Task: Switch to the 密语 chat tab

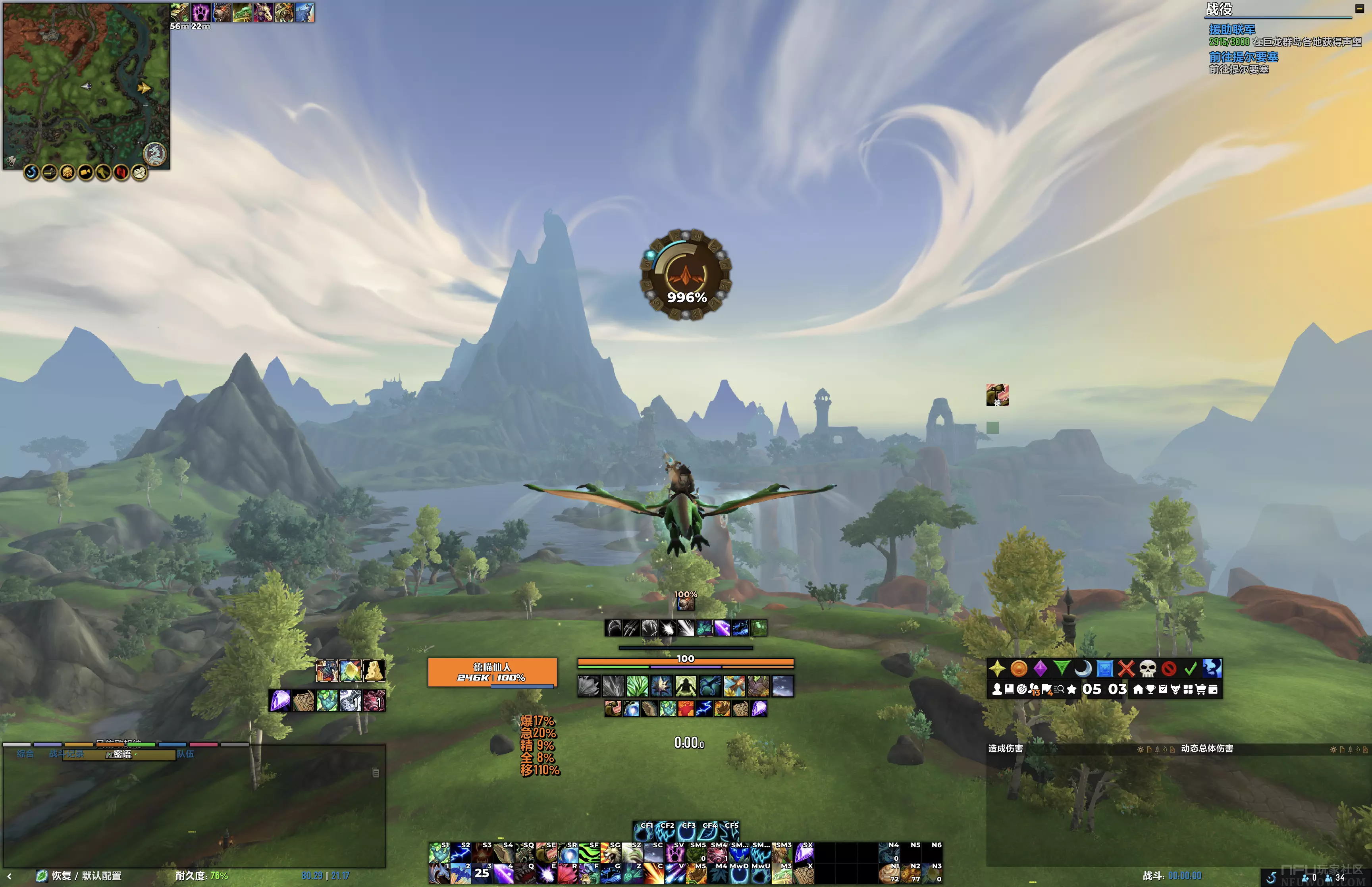Action: coord(121,754)
